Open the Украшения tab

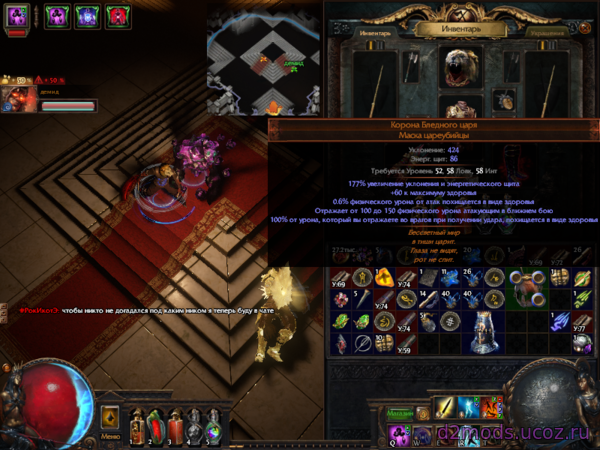545,32
